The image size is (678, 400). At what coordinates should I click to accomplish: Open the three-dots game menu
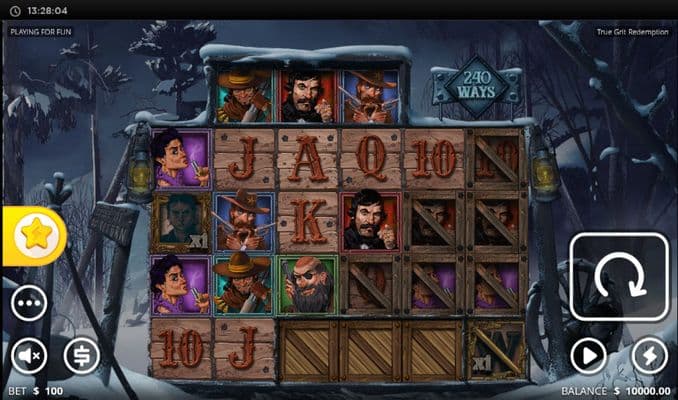[29, 302]
